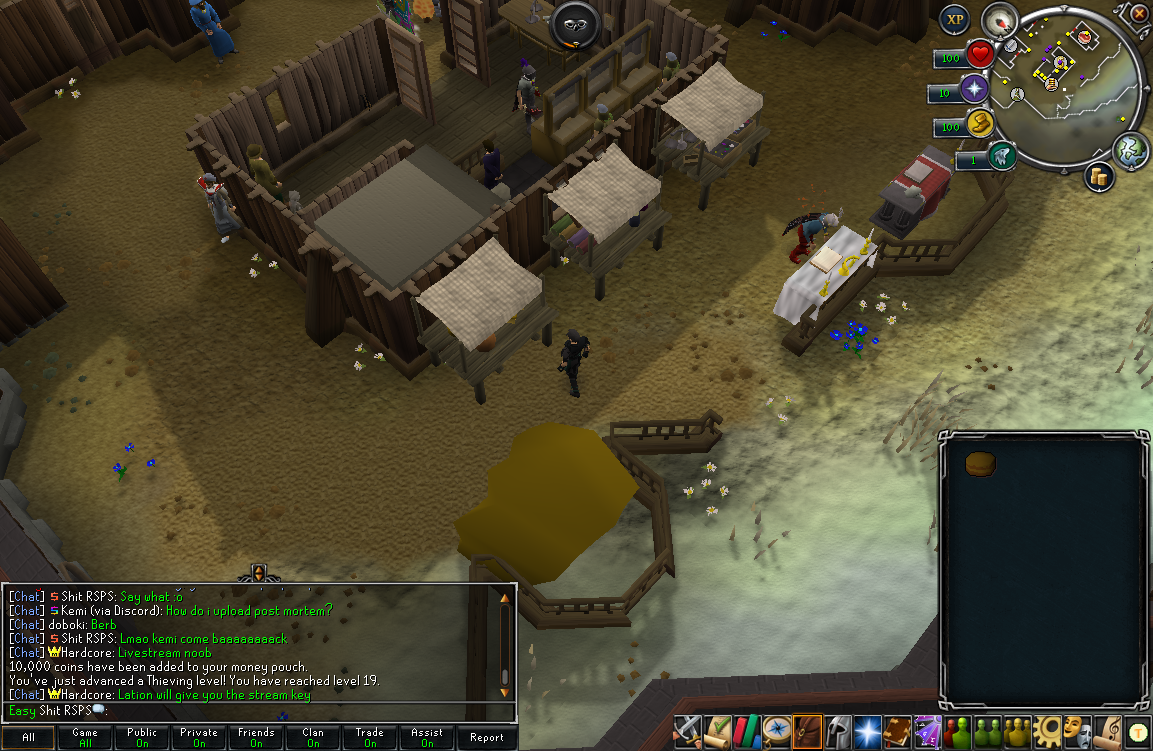Screen dimensions: 1153x751
Task: Switch to the Game chat filter
Action: [85, 738]
